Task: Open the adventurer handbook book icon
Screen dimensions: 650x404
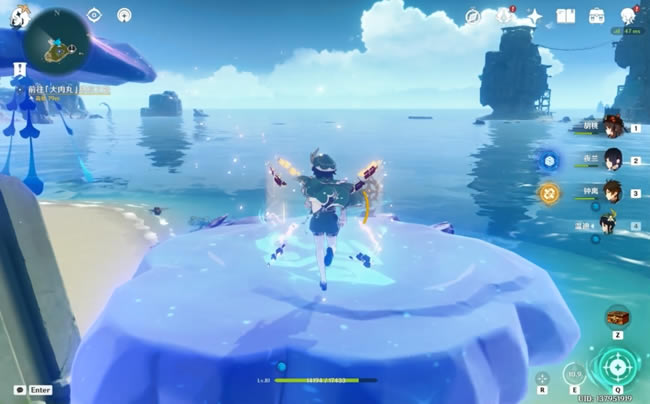Action: [565, 16]
